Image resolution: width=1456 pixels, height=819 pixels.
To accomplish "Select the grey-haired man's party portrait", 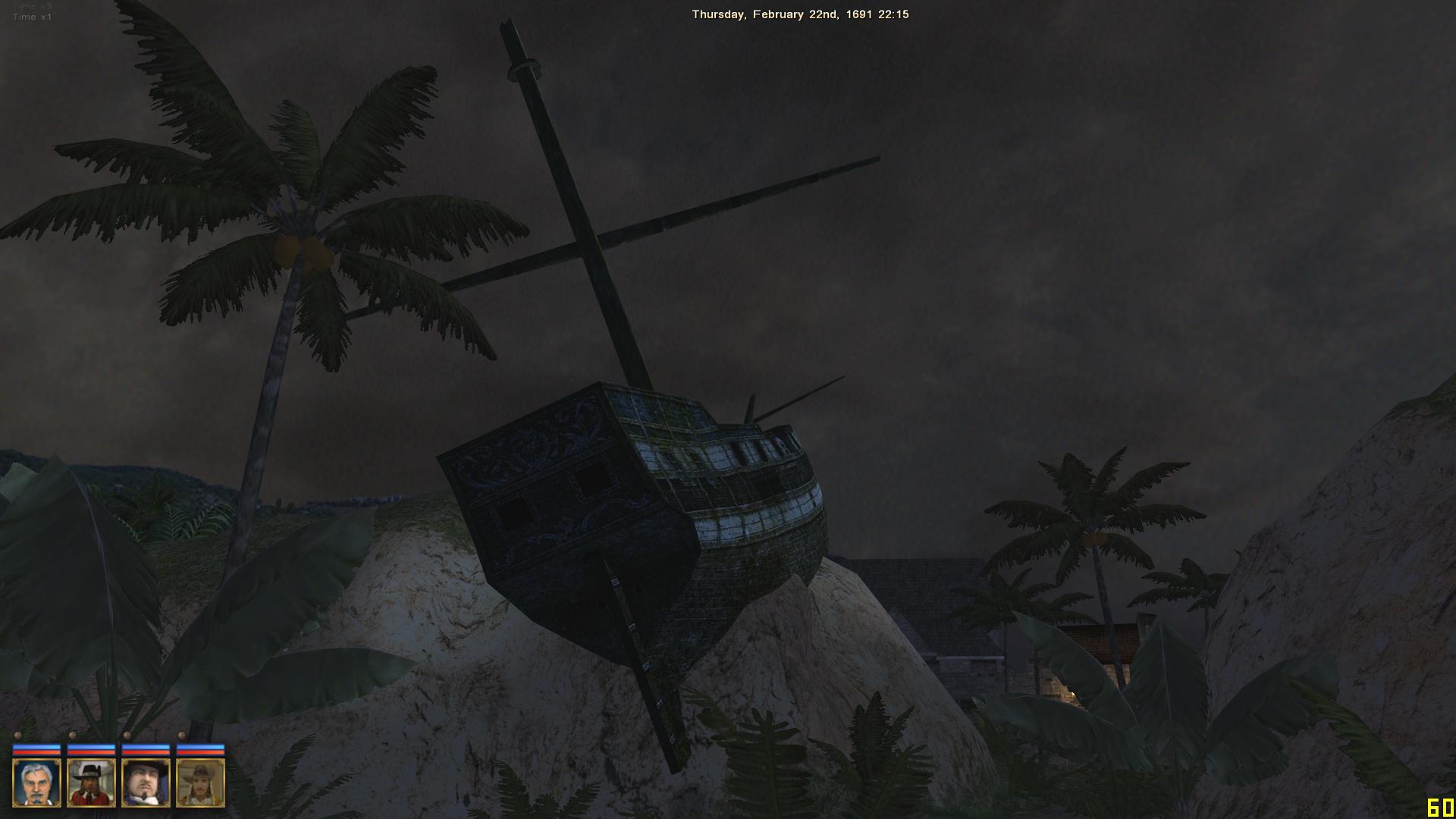I will click(x=36, y=783).
